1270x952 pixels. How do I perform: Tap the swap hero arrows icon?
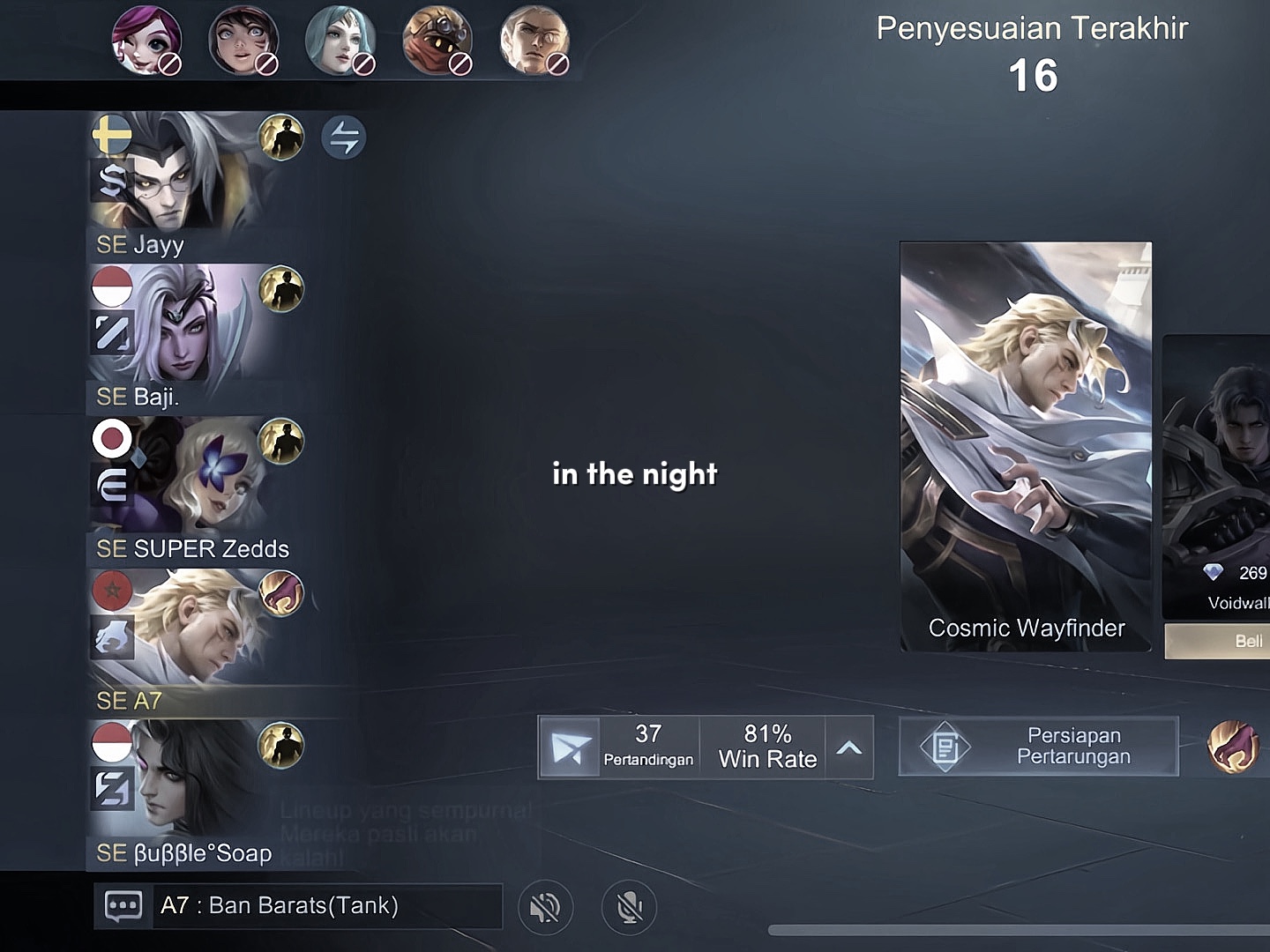tap(343, 138)
